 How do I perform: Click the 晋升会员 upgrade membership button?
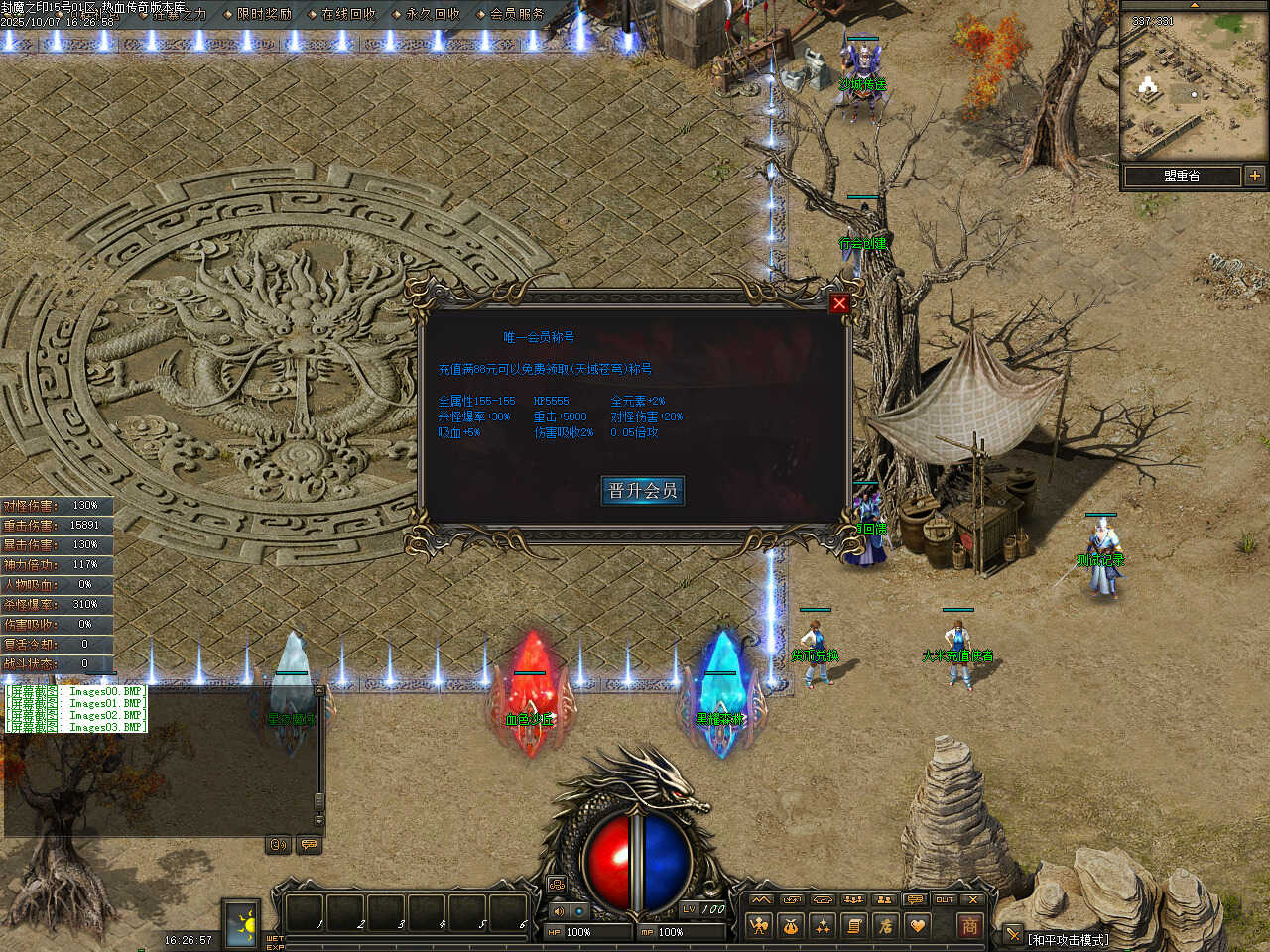[x=642, y=490]
